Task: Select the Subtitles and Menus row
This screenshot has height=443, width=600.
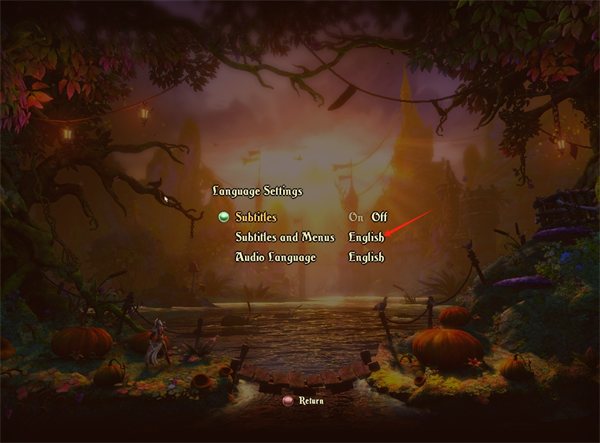Action: coord(284,237)
